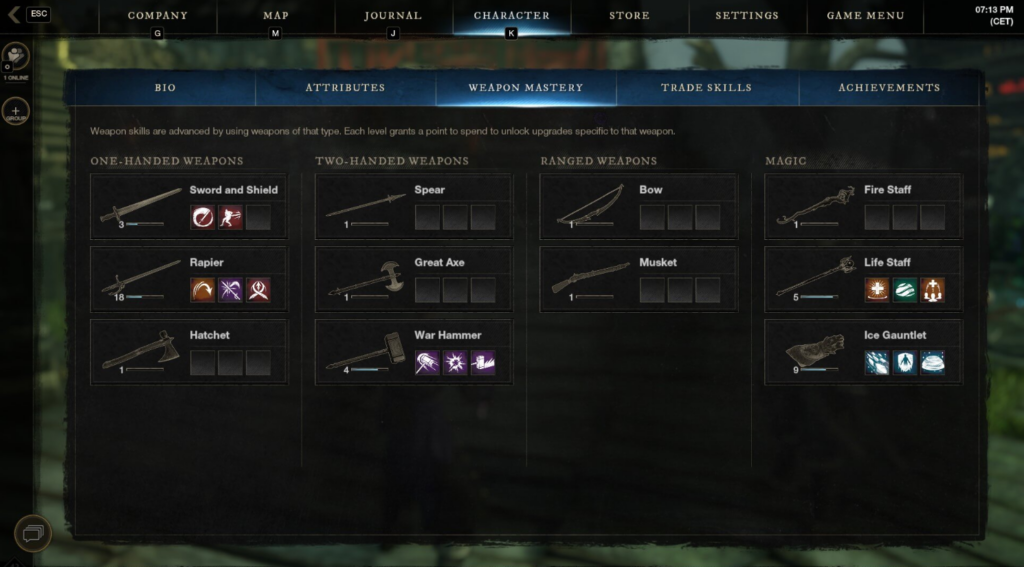Image resolution: width=1024 pixels, height=567 pixels.
Task: Switch to the Bio tab
Action: (x=165, y=88)
